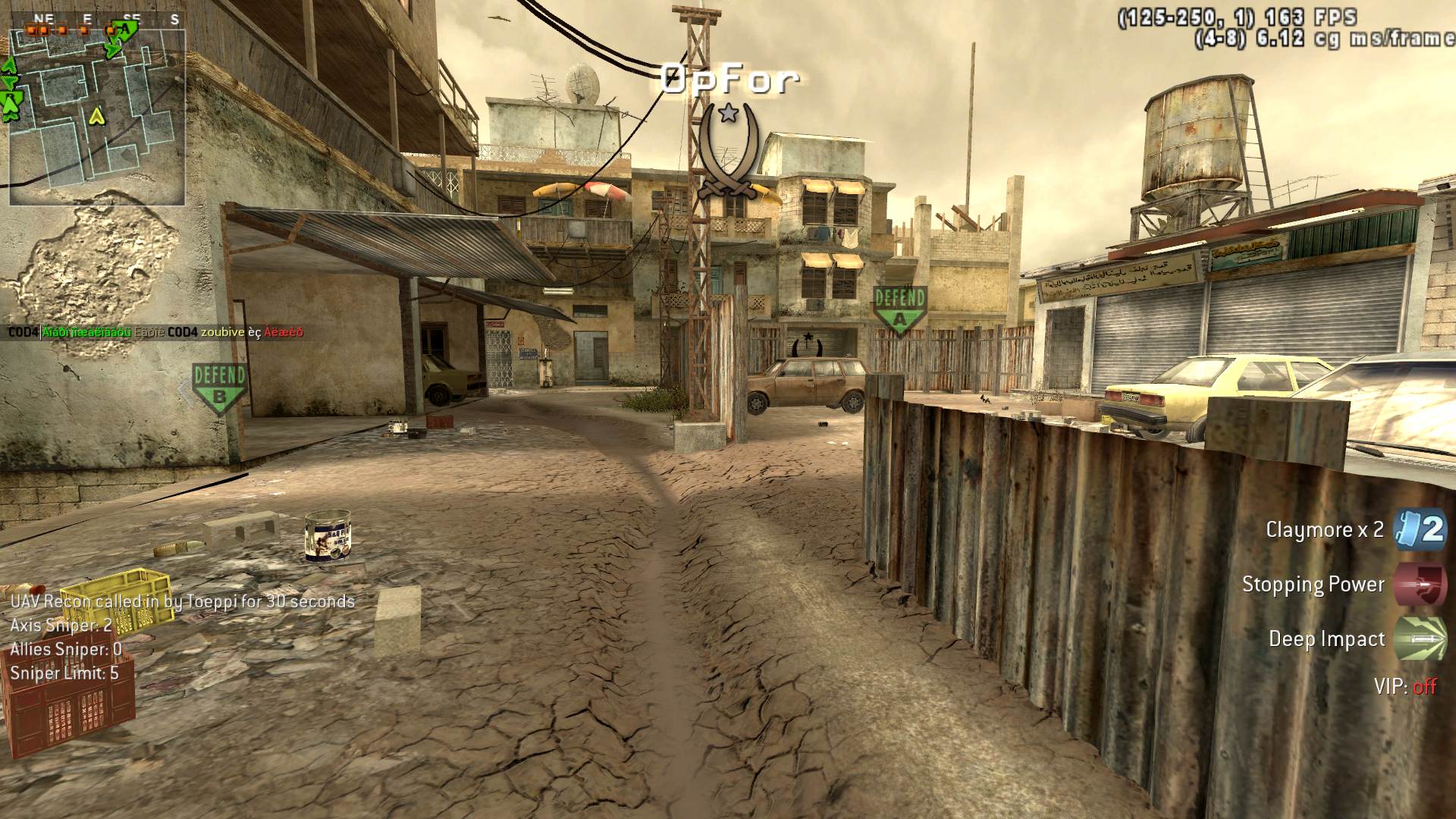Click the Stopping Power perk icon

pyautogui.click(x=1420, y=585)
